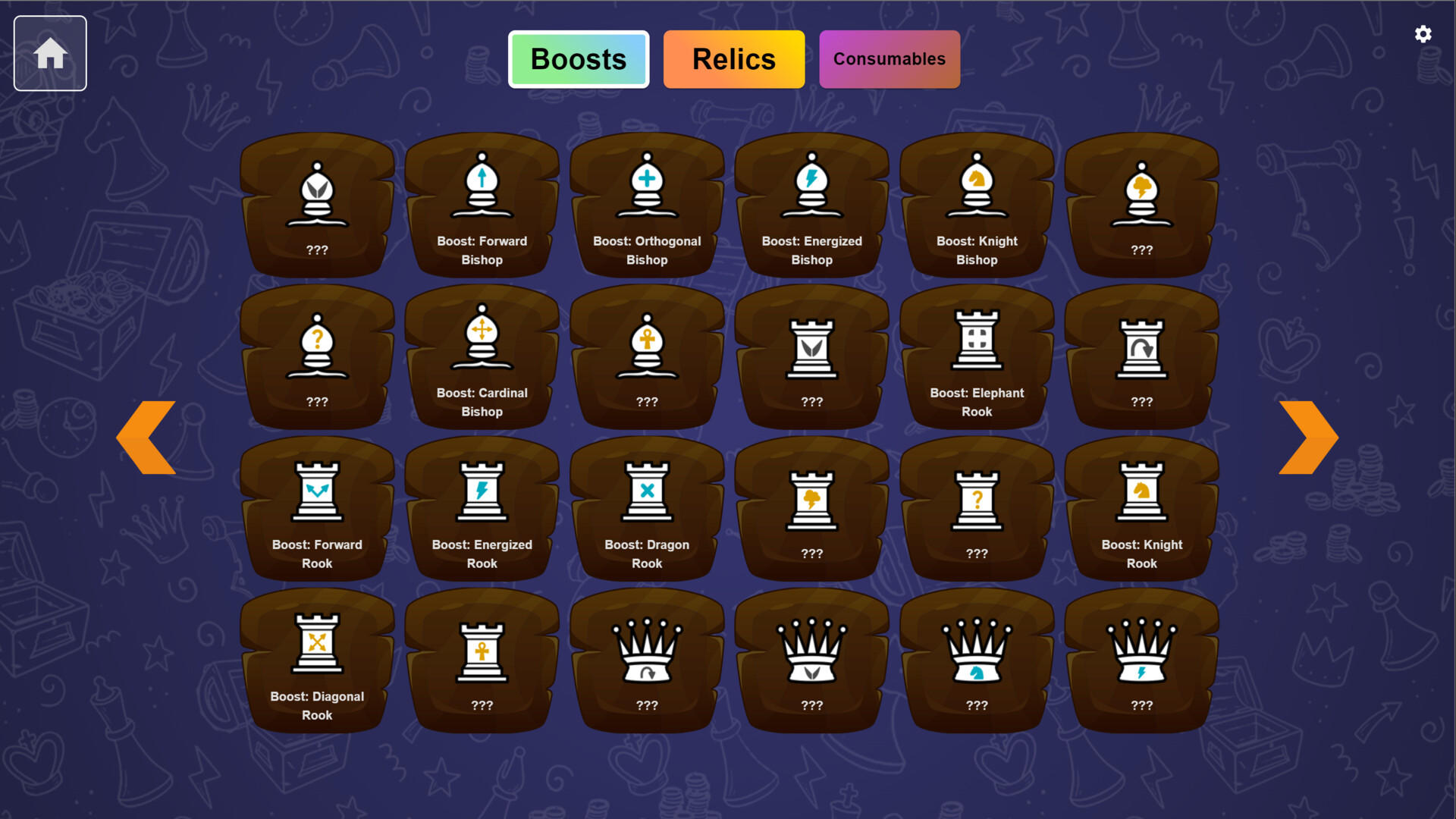Open the Energized Bishop boost
The width and height of the screenshot is (1456, 819).
[811, 205]
